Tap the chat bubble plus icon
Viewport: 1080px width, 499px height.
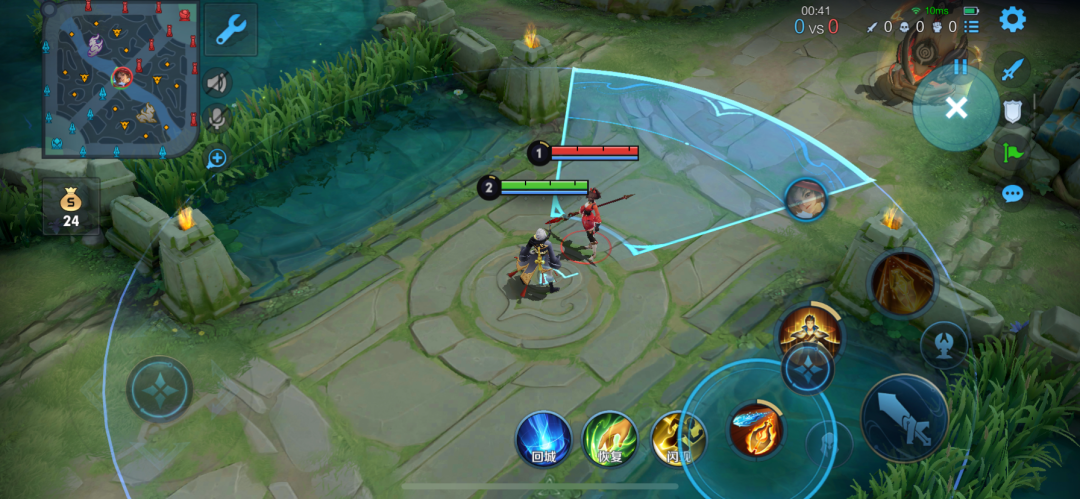216,158
